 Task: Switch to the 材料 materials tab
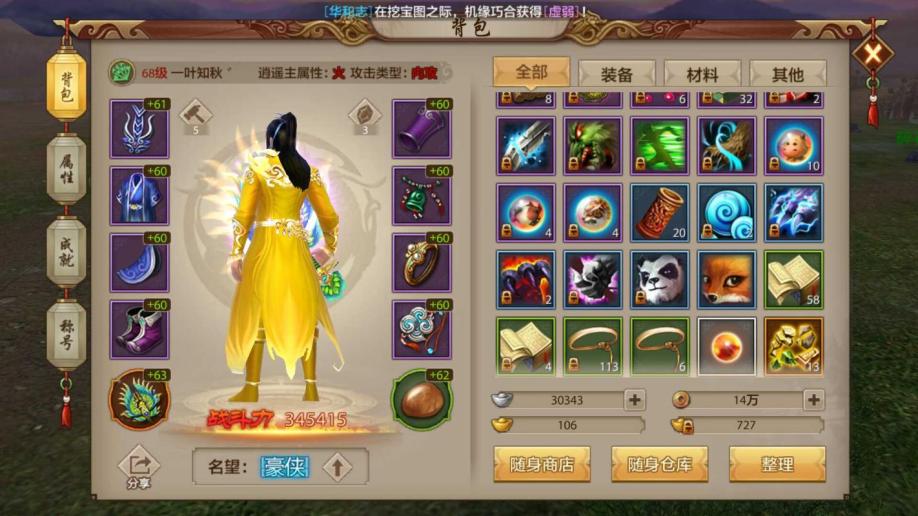pyautogui.click(x=702, y=74)
